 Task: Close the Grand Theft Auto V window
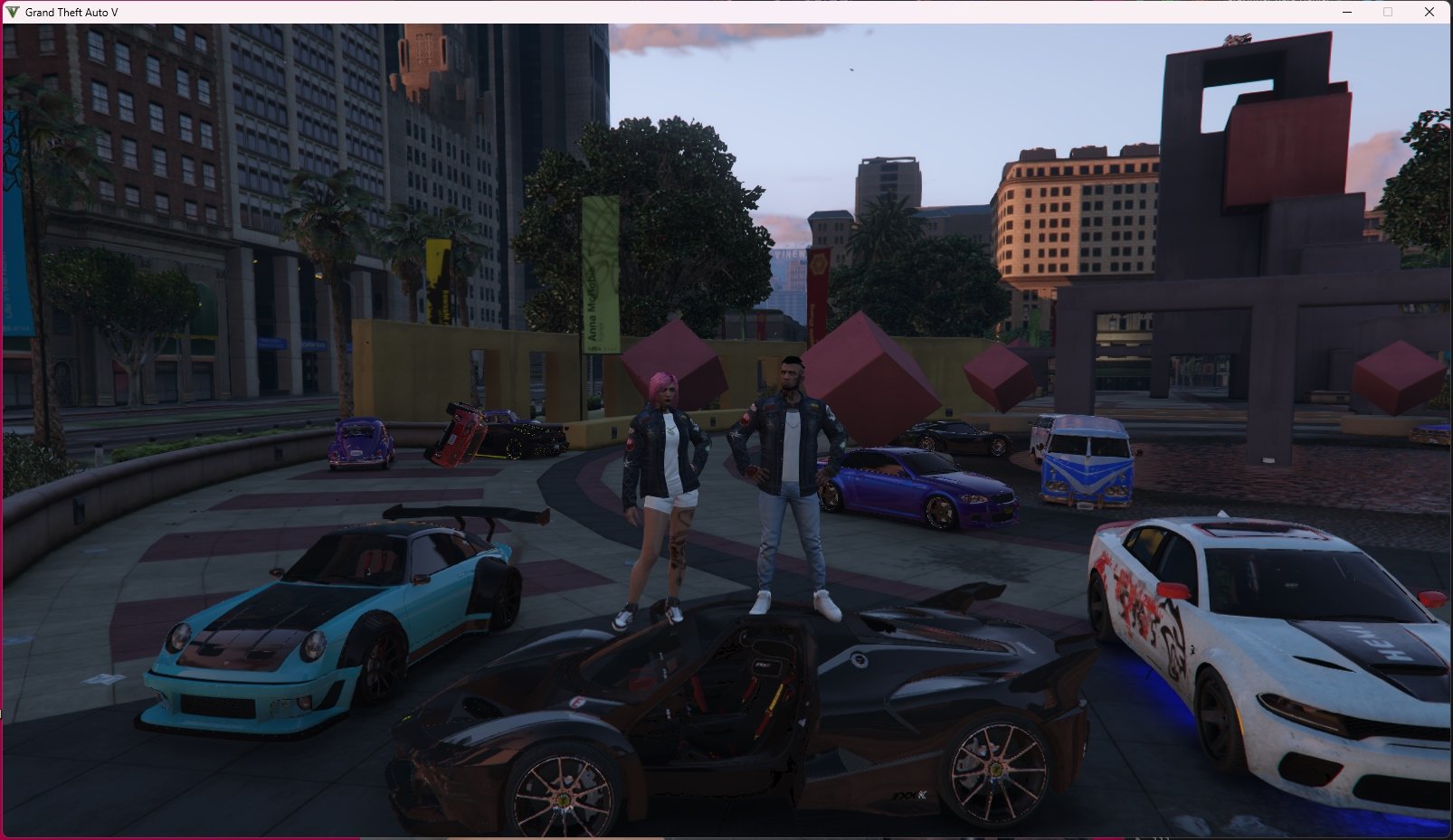[1429, 12]
